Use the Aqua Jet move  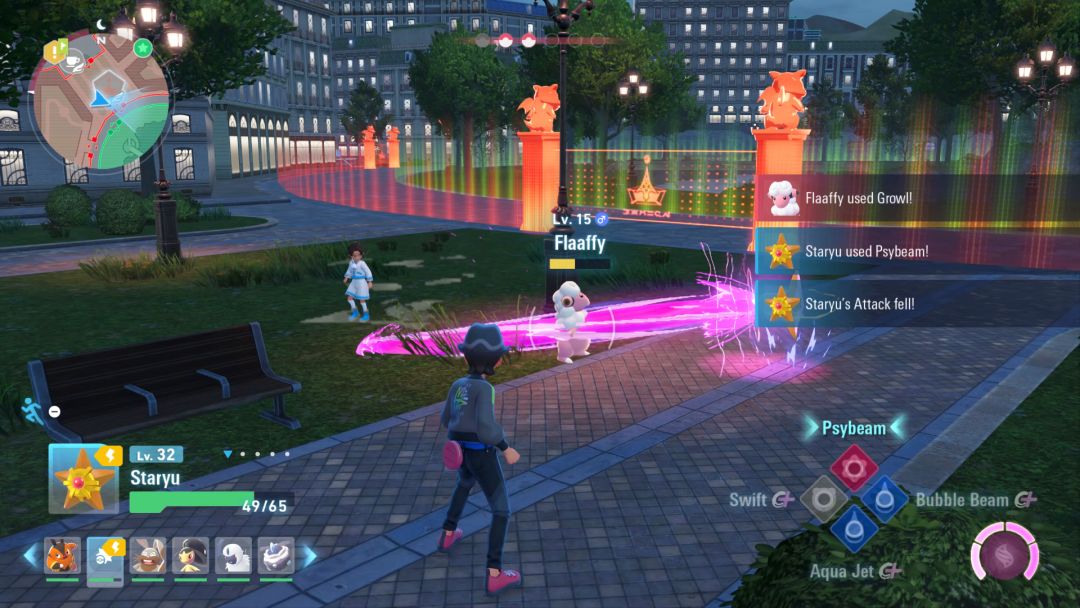[x=853, y=529]
